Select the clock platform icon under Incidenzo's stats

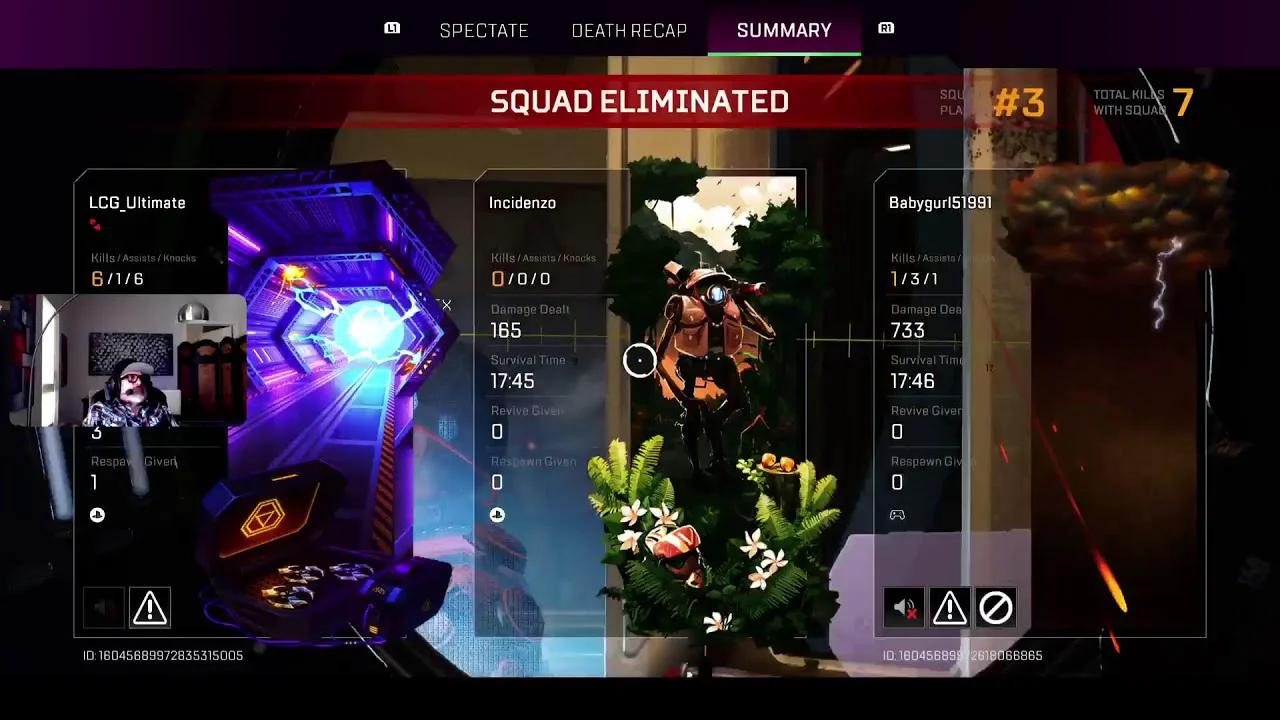497,514
